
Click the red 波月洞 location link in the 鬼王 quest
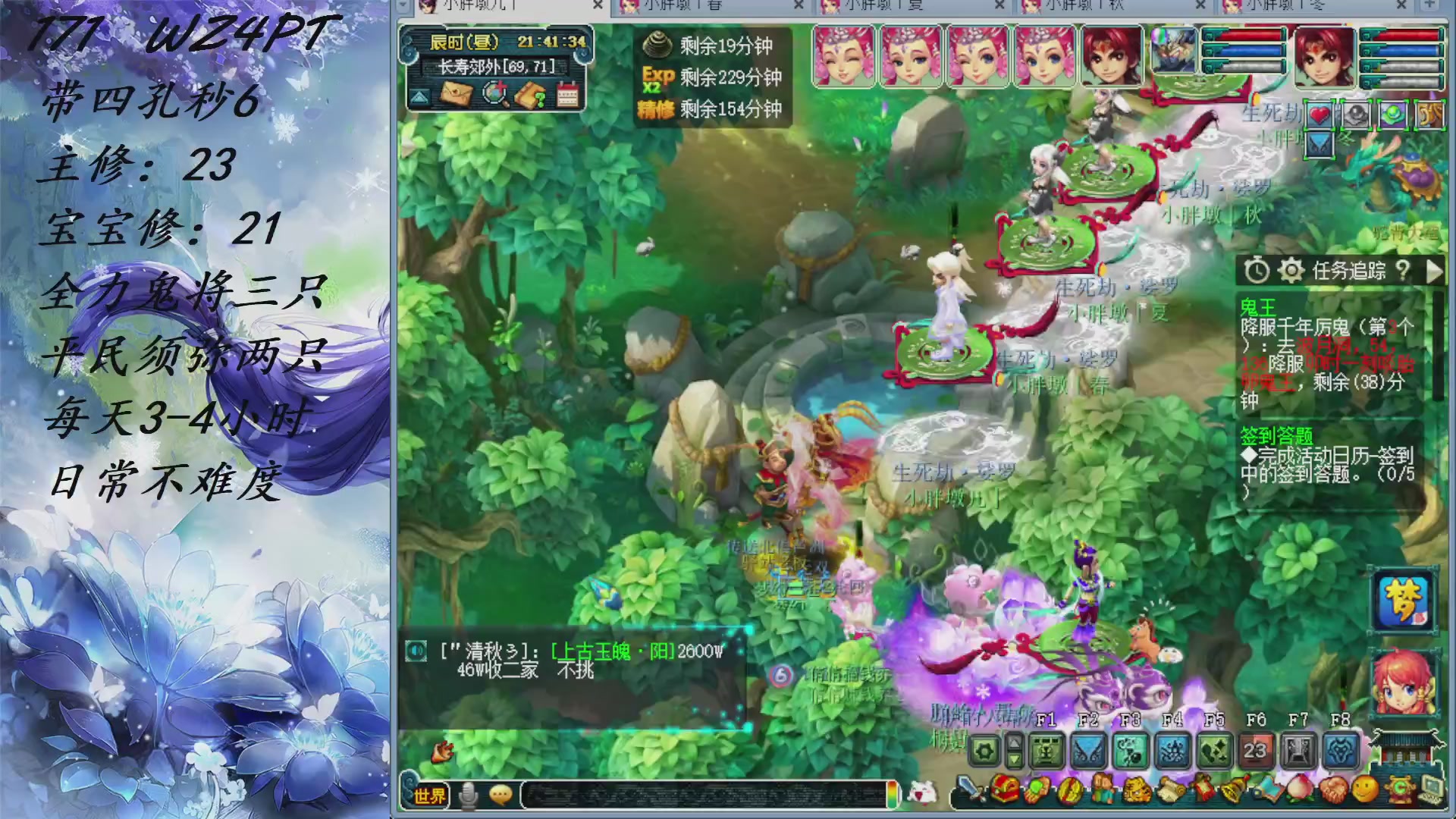pos(1325,346)
